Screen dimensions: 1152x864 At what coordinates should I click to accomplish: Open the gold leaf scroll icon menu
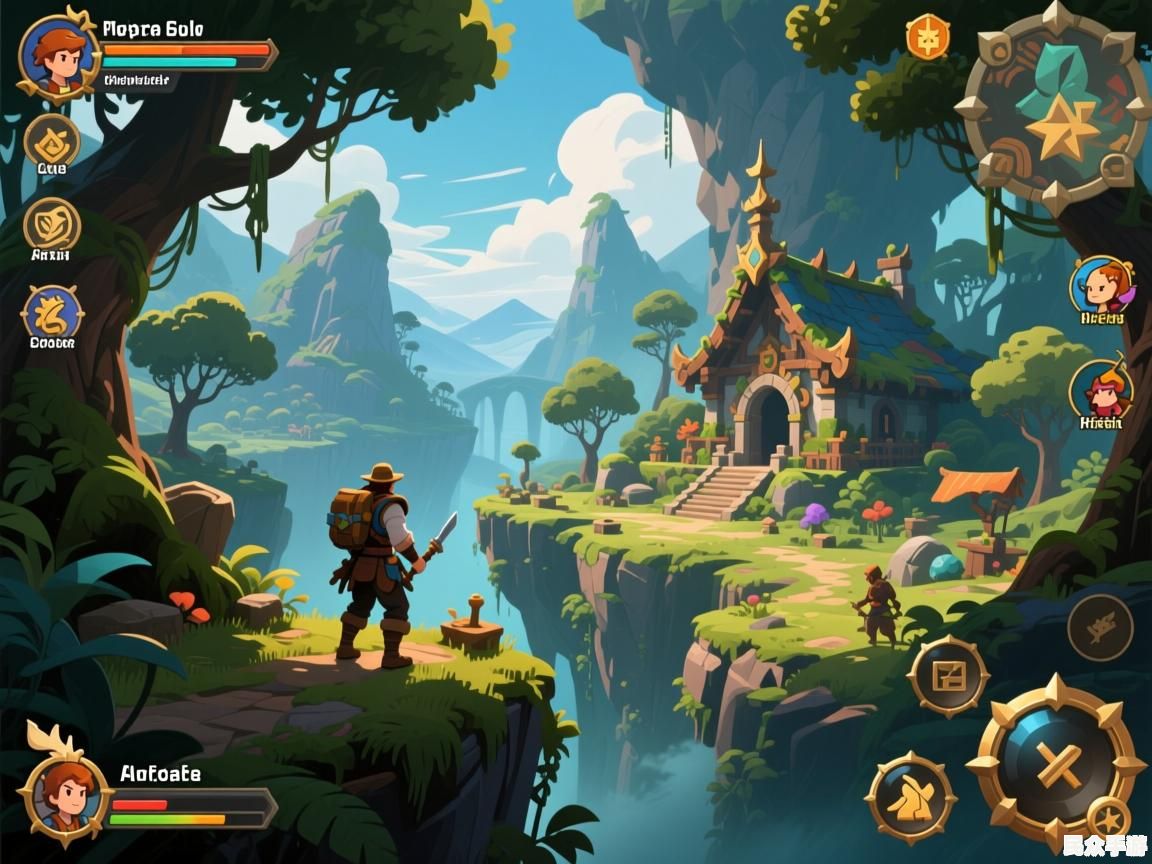(52, 225)
